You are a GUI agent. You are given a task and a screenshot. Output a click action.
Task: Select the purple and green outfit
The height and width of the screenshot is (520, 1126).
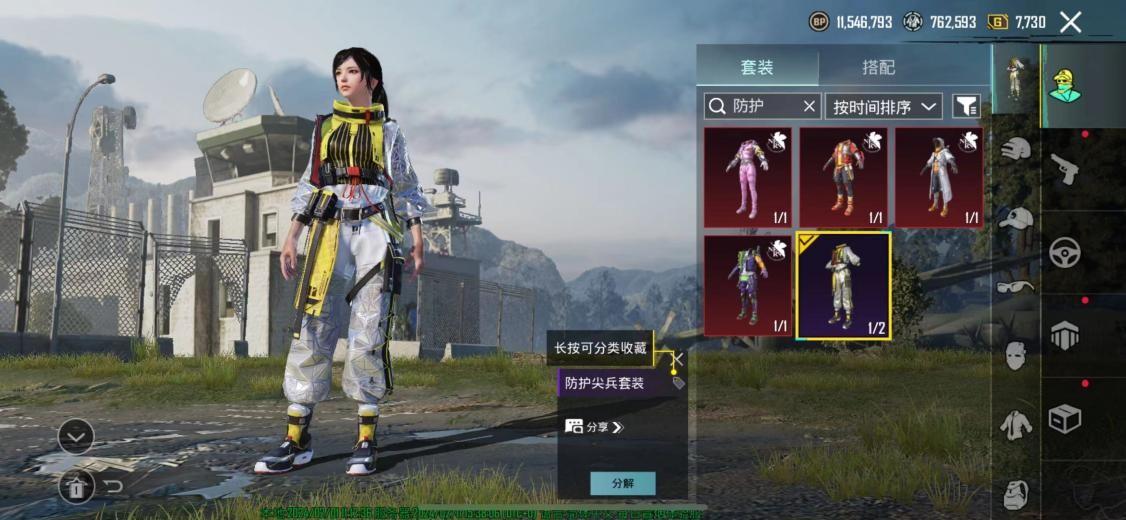[747, 284]
